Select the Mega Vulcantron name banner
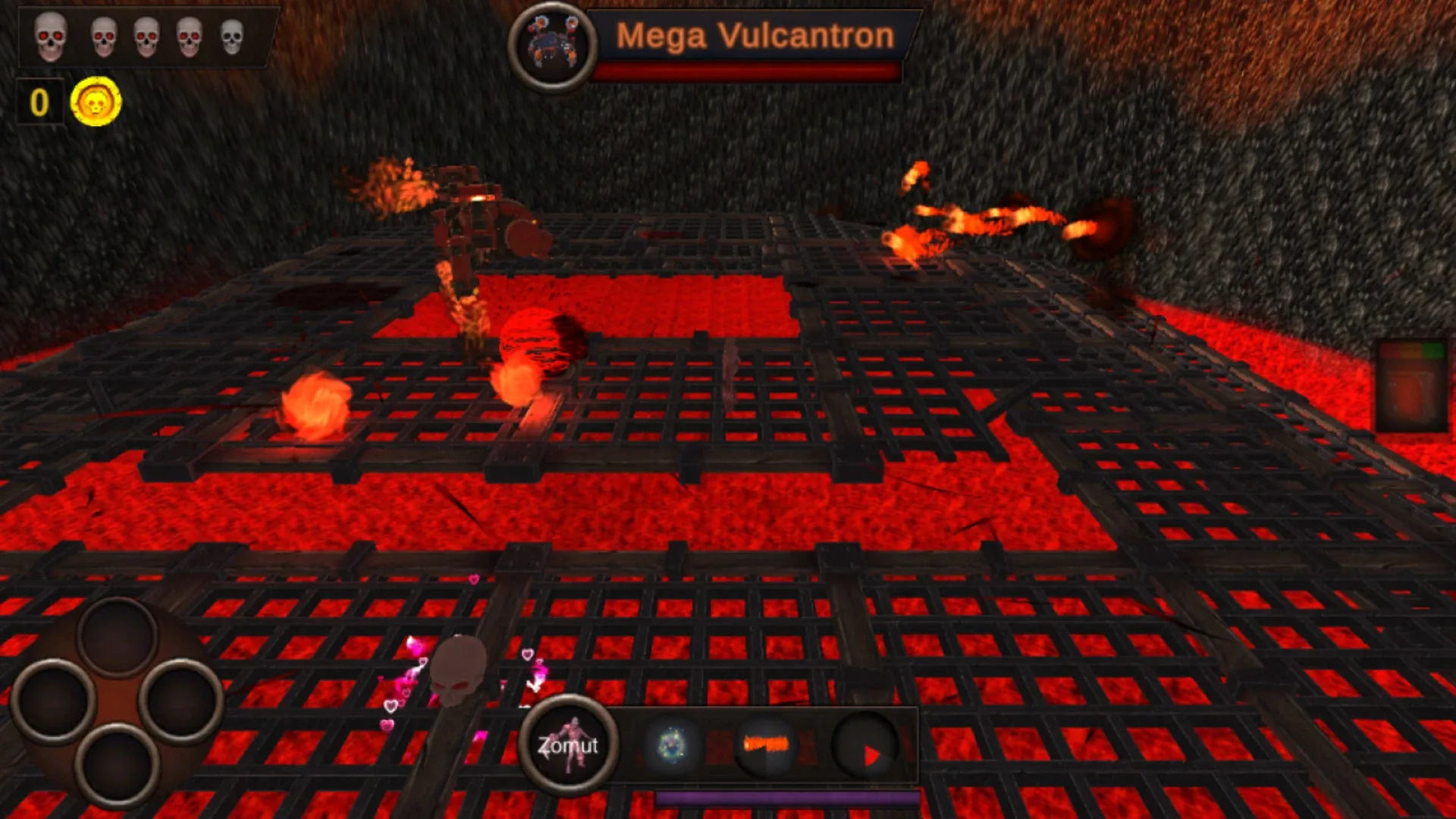Screen dimensions: 1456x819 (753, 35)
